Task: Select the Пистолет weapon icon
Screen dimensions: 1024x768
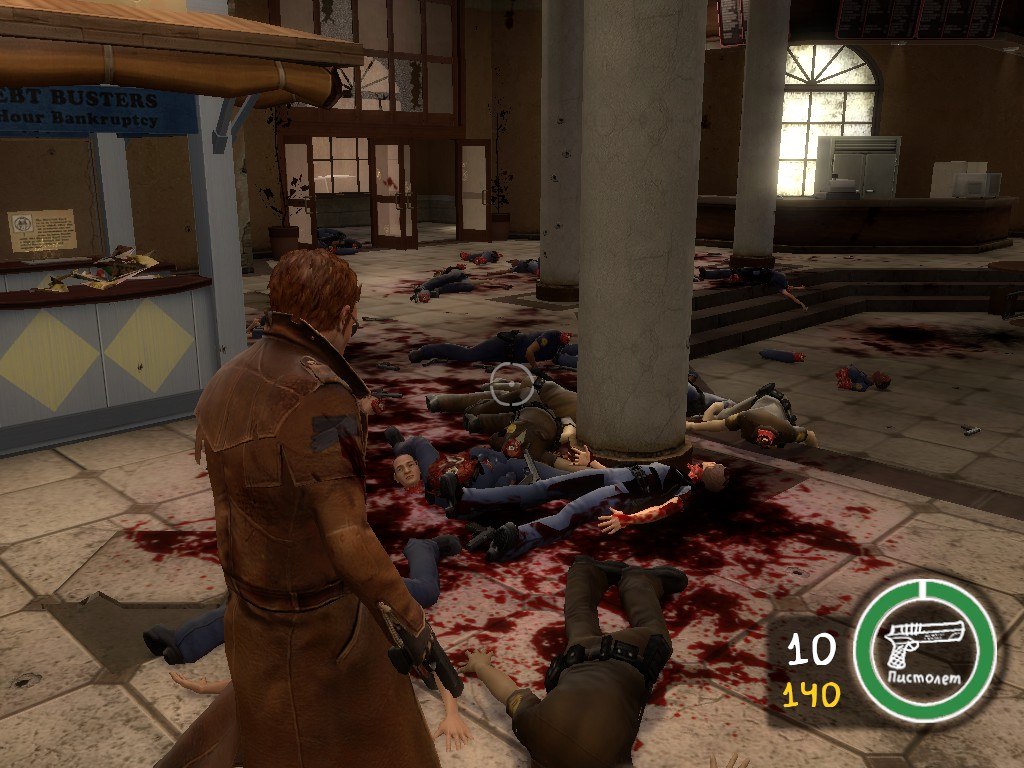Action: click(x=926, y=647)
